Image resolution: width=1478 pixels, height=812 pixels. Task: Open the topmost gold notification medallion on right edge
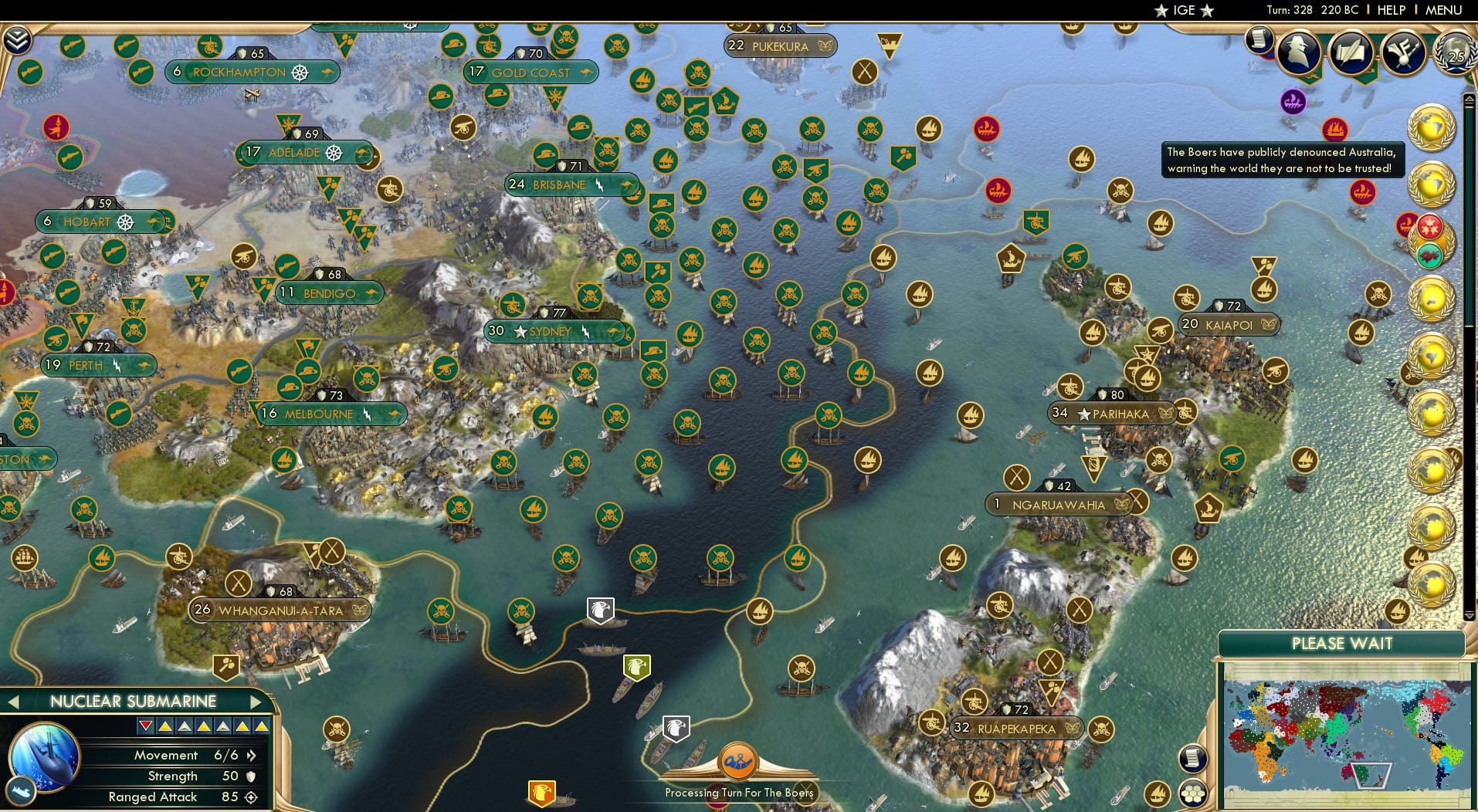tap(1432, 127)
